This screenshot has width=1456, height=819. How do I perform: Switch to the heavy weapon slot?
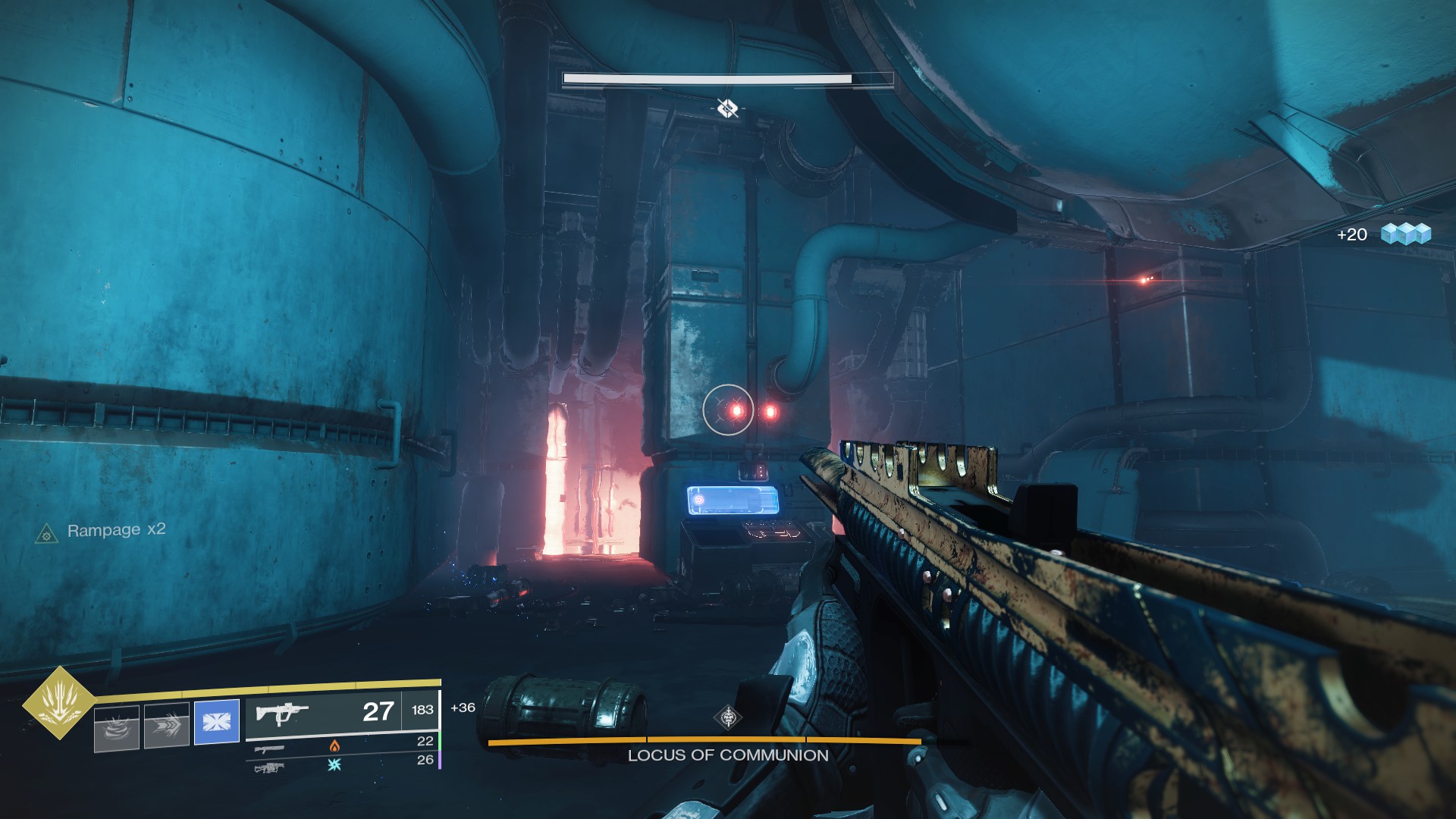(269, 767)
